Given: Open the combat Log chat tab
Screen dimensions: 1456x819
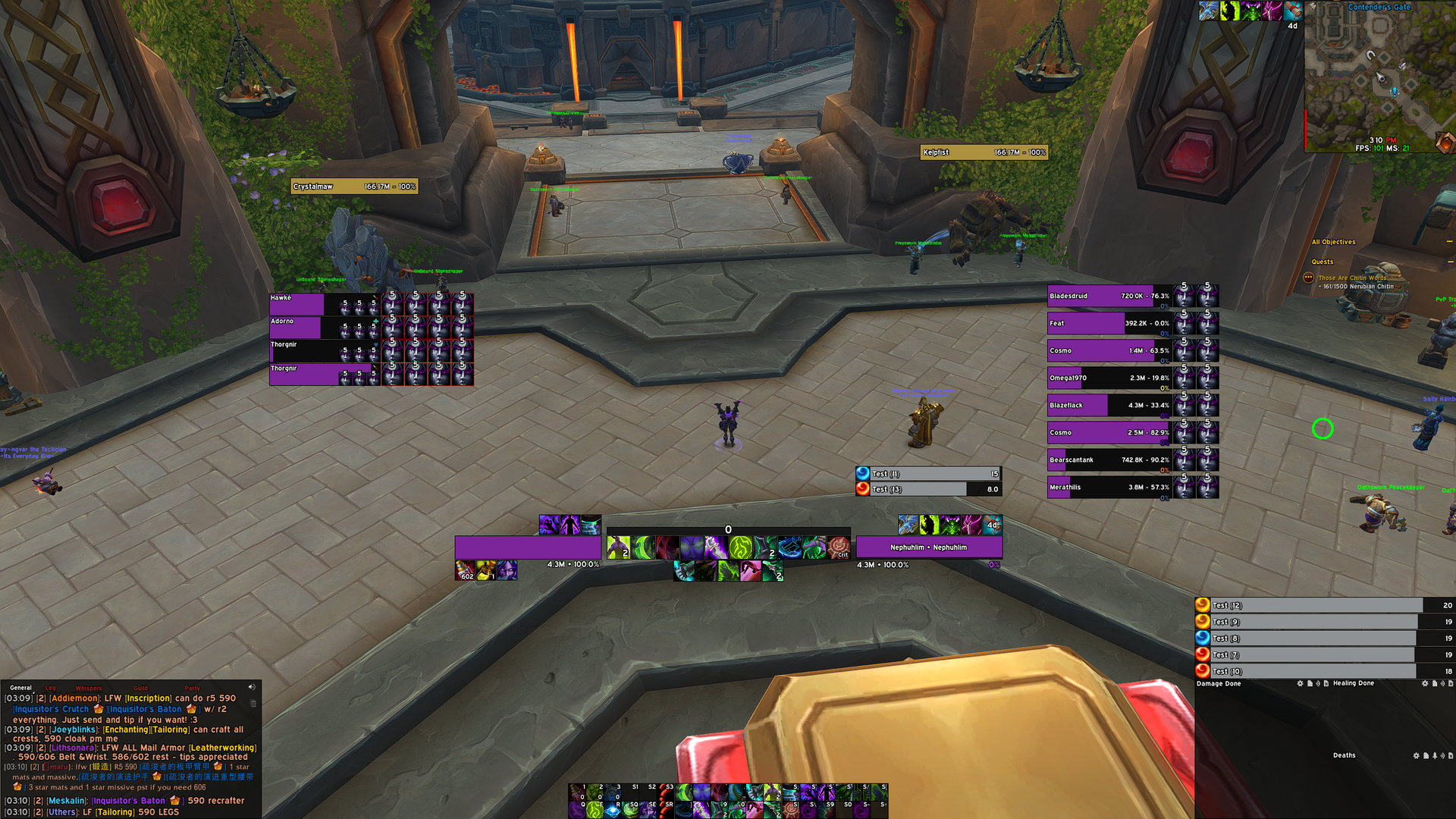Looking at the screenshot, I should 51,688.
